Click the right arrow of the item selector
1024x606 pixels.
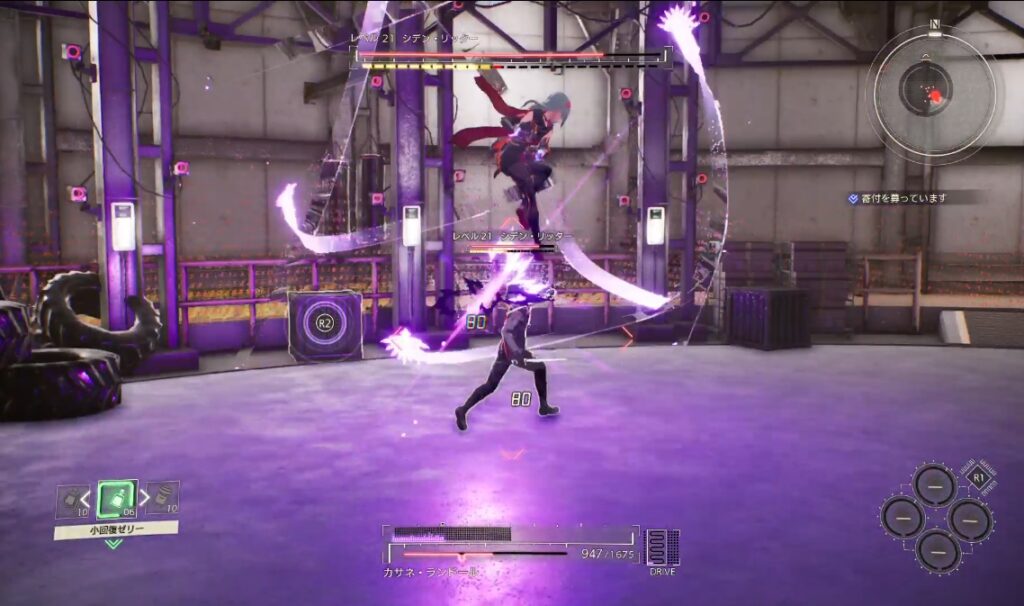coord(145,496)
